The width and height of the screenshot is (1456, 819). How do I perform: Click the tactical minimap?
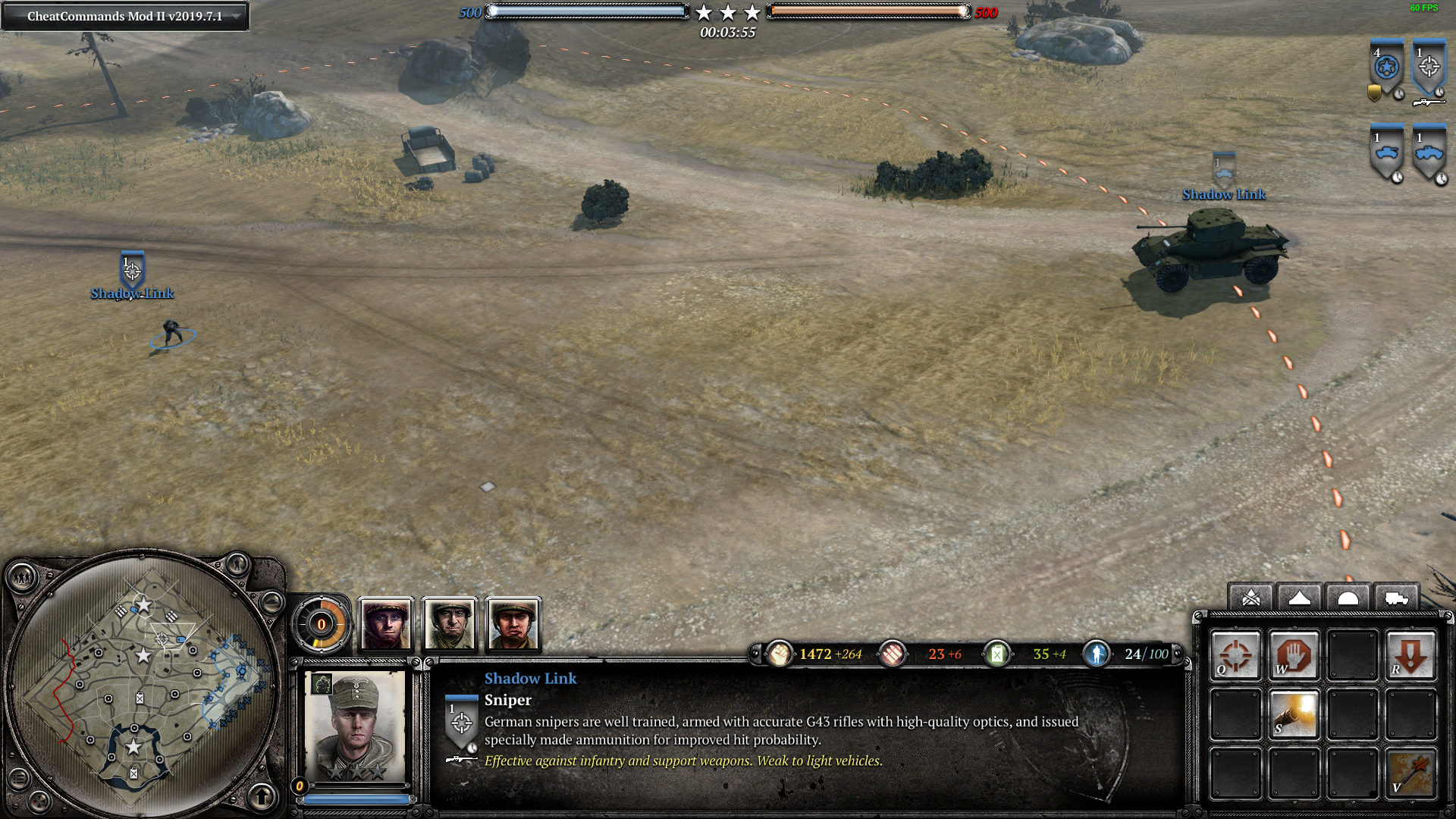[144, 682]
